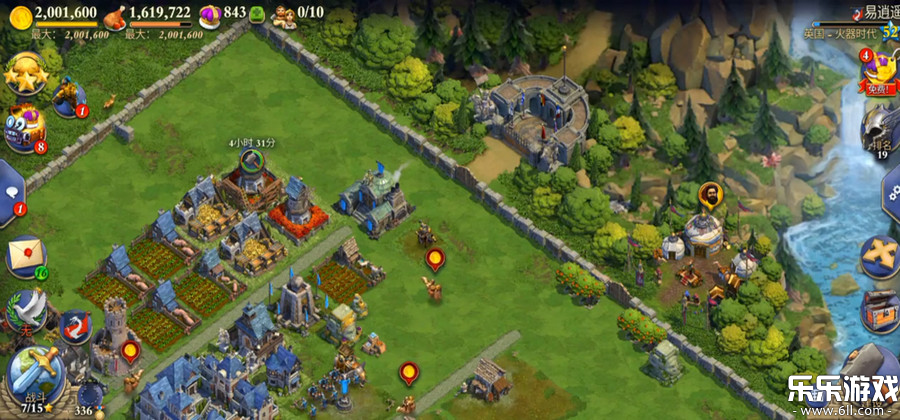Tap the crossed bones yellow button
The image size is (900, 420).
tap(880, 254)
